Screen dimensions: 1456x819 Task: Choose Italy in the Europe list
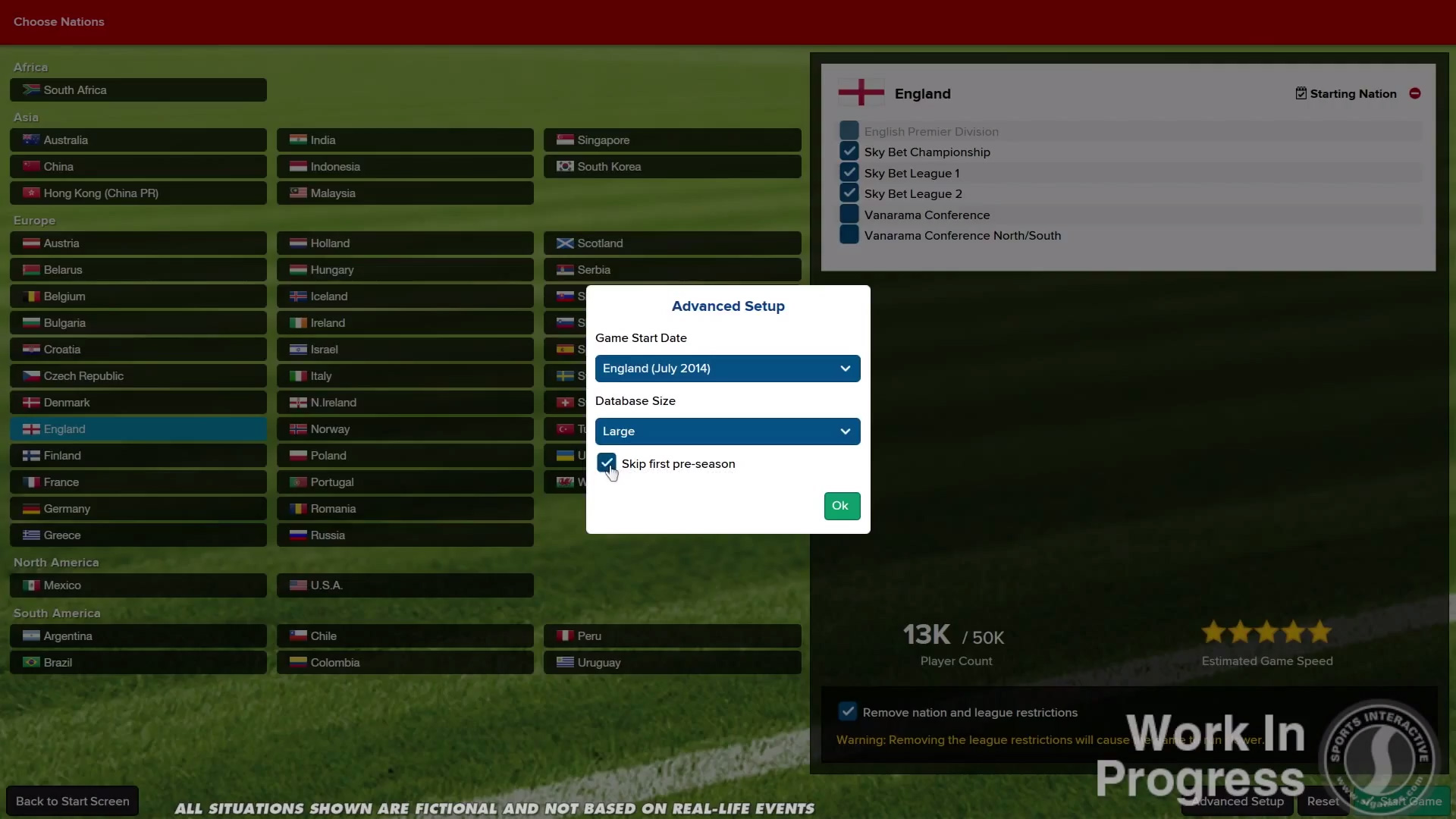click(405, 376)
